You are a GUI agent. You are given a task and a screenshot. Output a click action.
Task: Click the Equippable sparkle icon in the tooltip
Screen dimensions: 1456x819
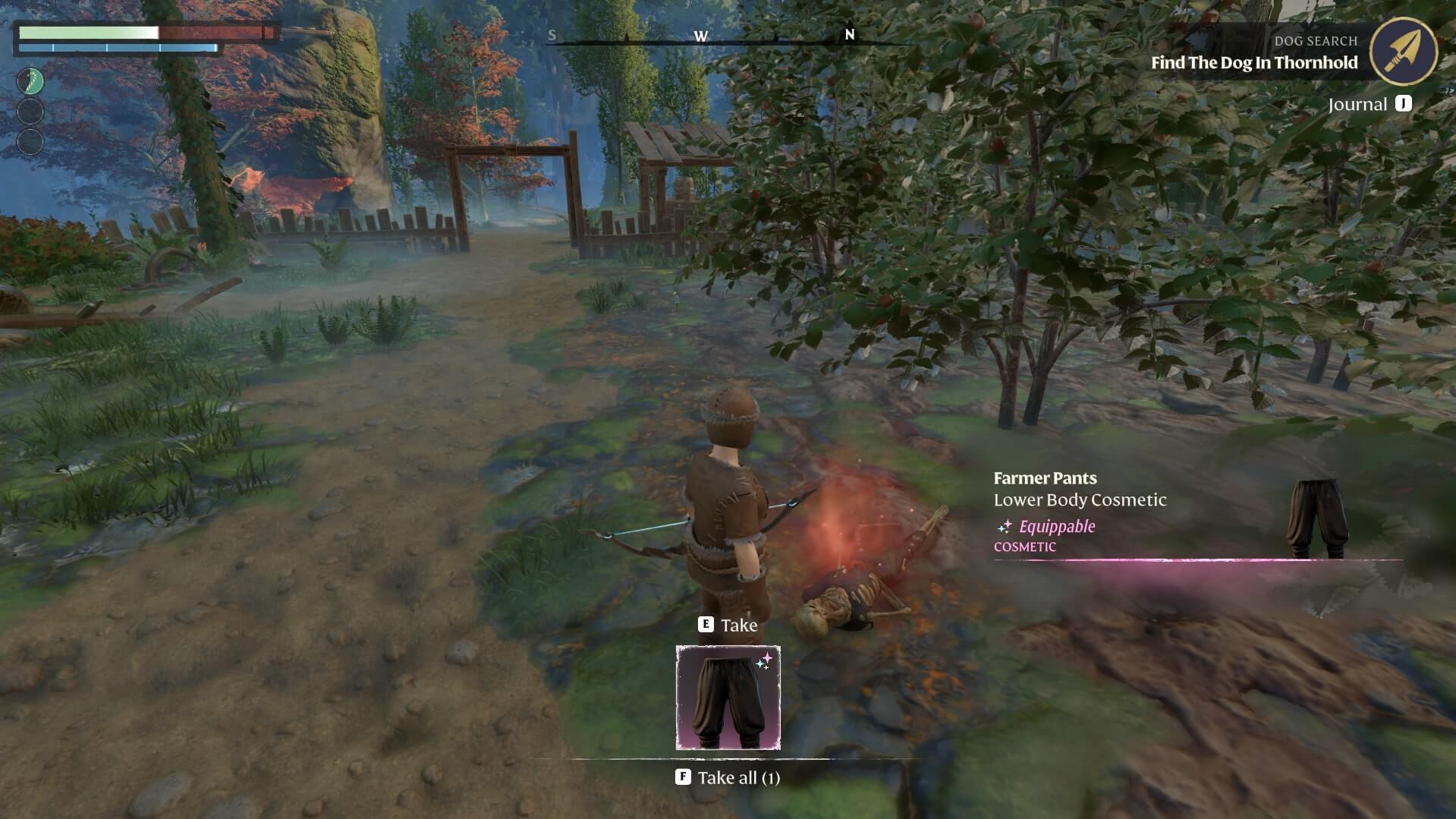coord(1005,526)
